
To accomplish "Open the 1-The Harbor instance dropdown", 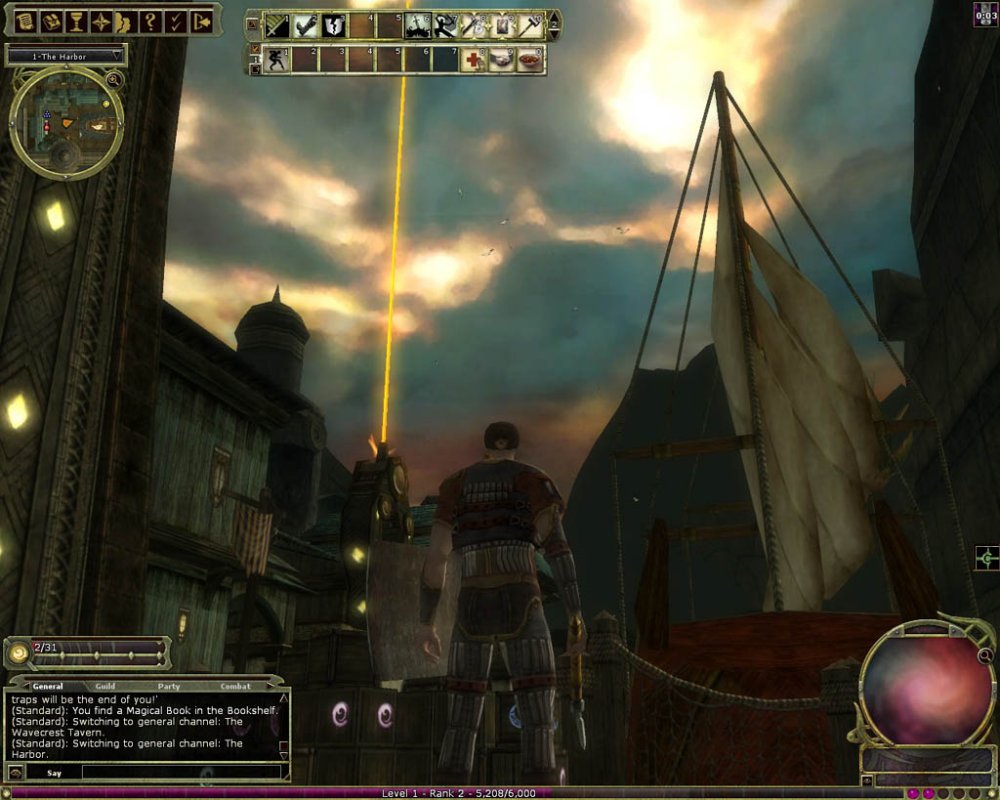I will click(66, 54).
